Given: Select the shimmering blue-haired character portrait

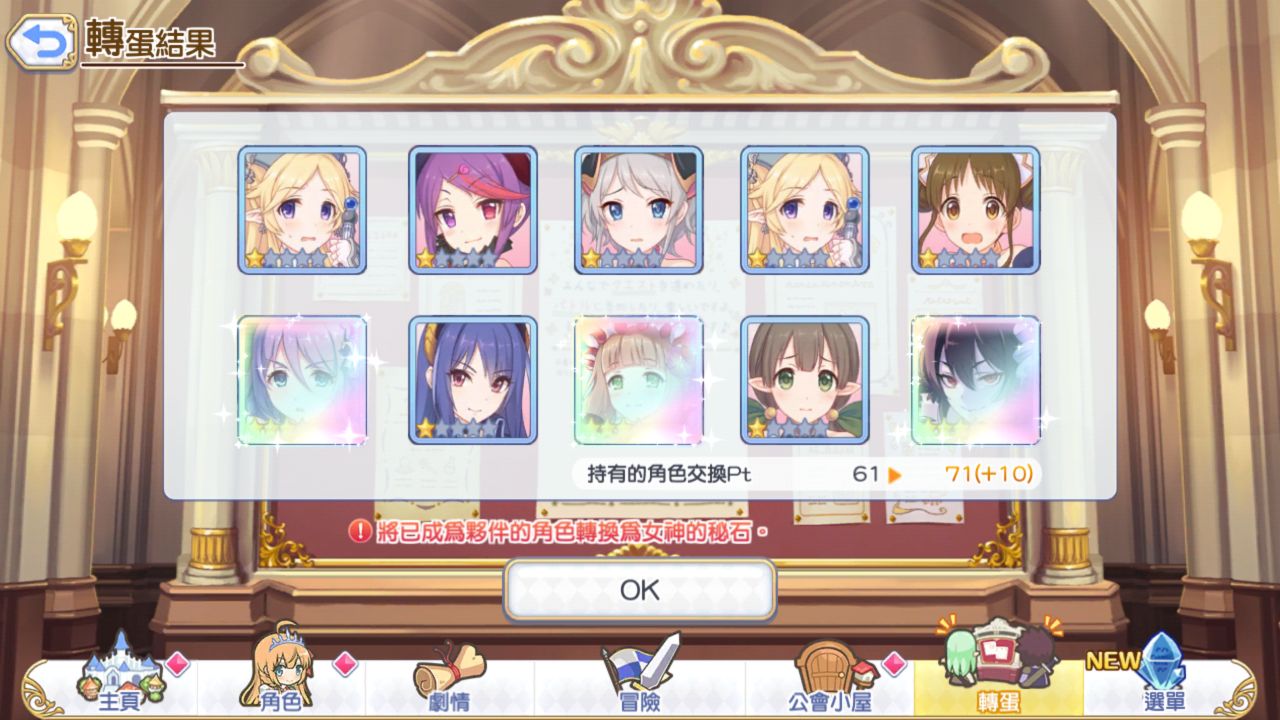Looking at the screenshot, I should coord(302,380).
